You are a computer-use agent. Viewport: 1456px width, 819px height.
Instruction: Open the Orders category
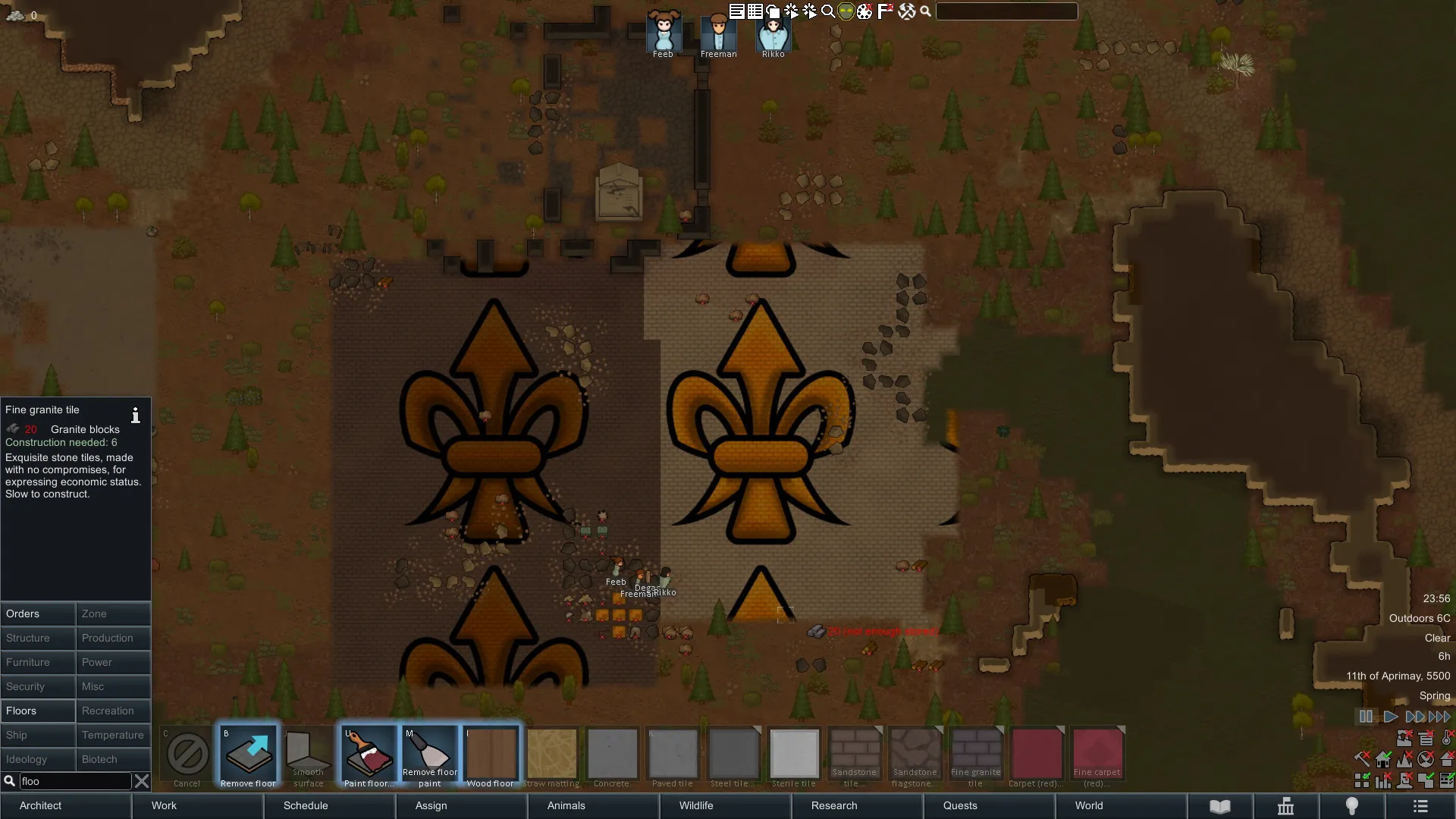click(x=38, y=613)
